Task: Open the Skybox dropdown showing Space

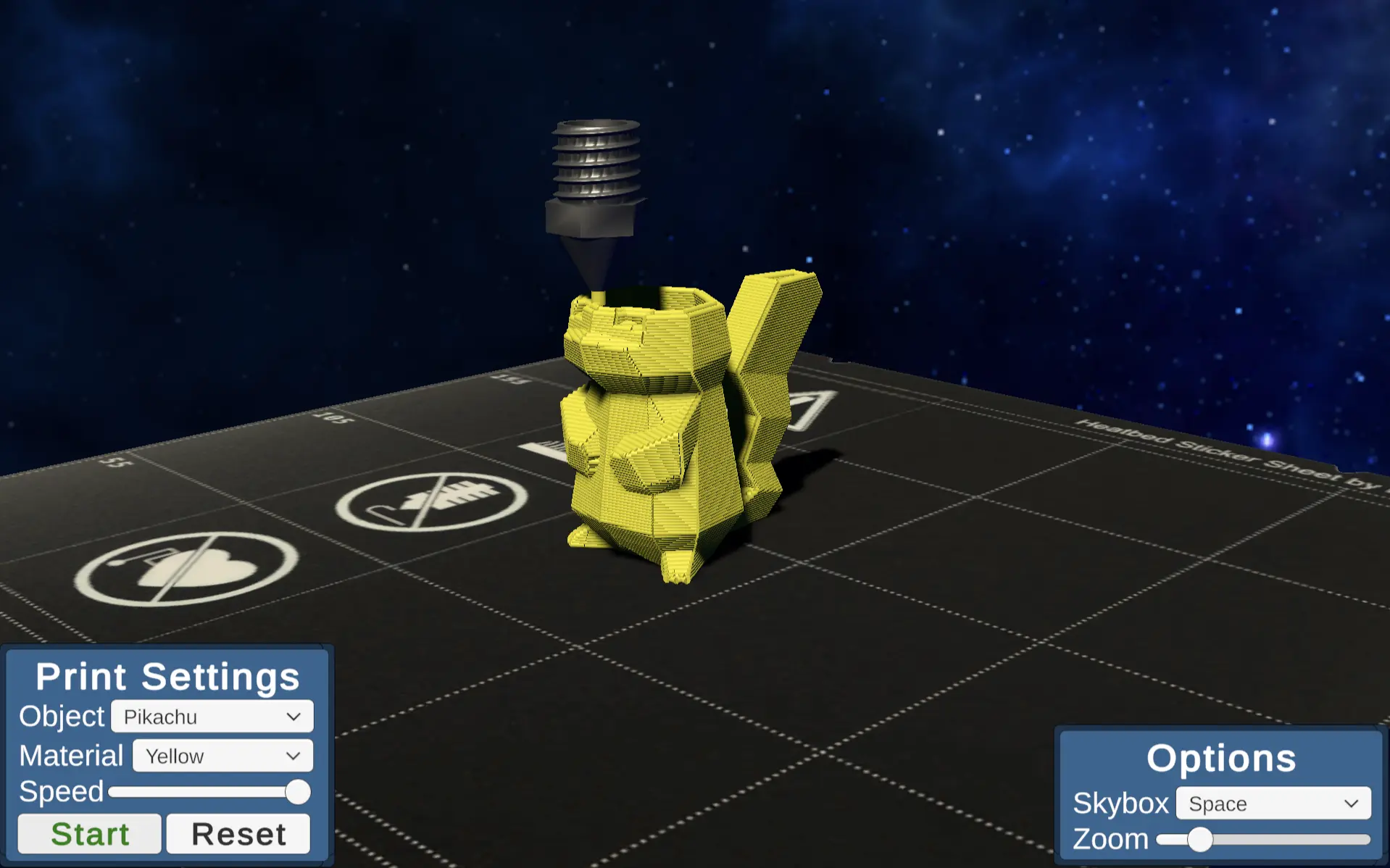Action: click(1272, 804)
